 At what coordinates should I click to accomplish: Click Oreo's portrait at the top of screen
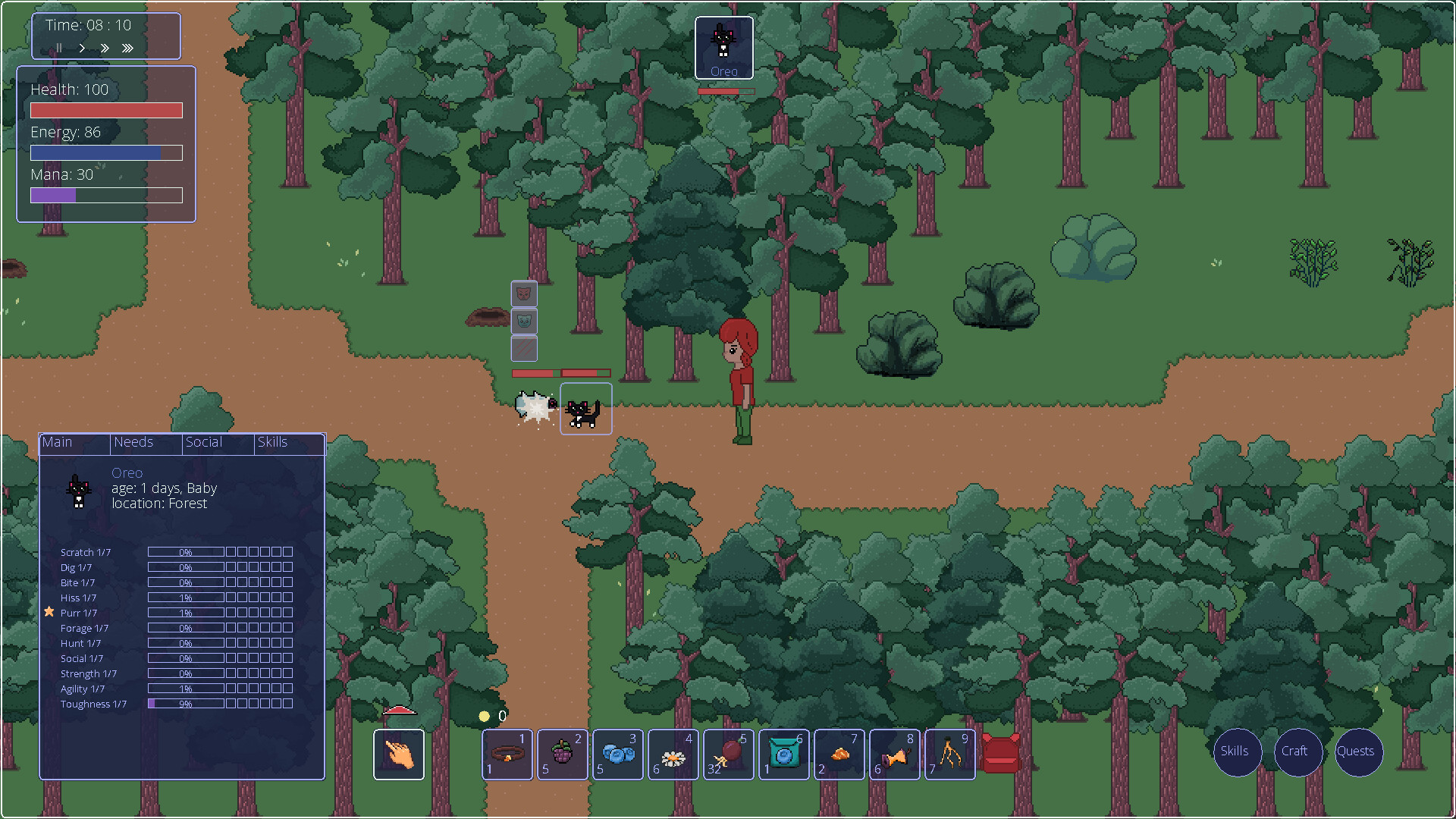(724, 47)
